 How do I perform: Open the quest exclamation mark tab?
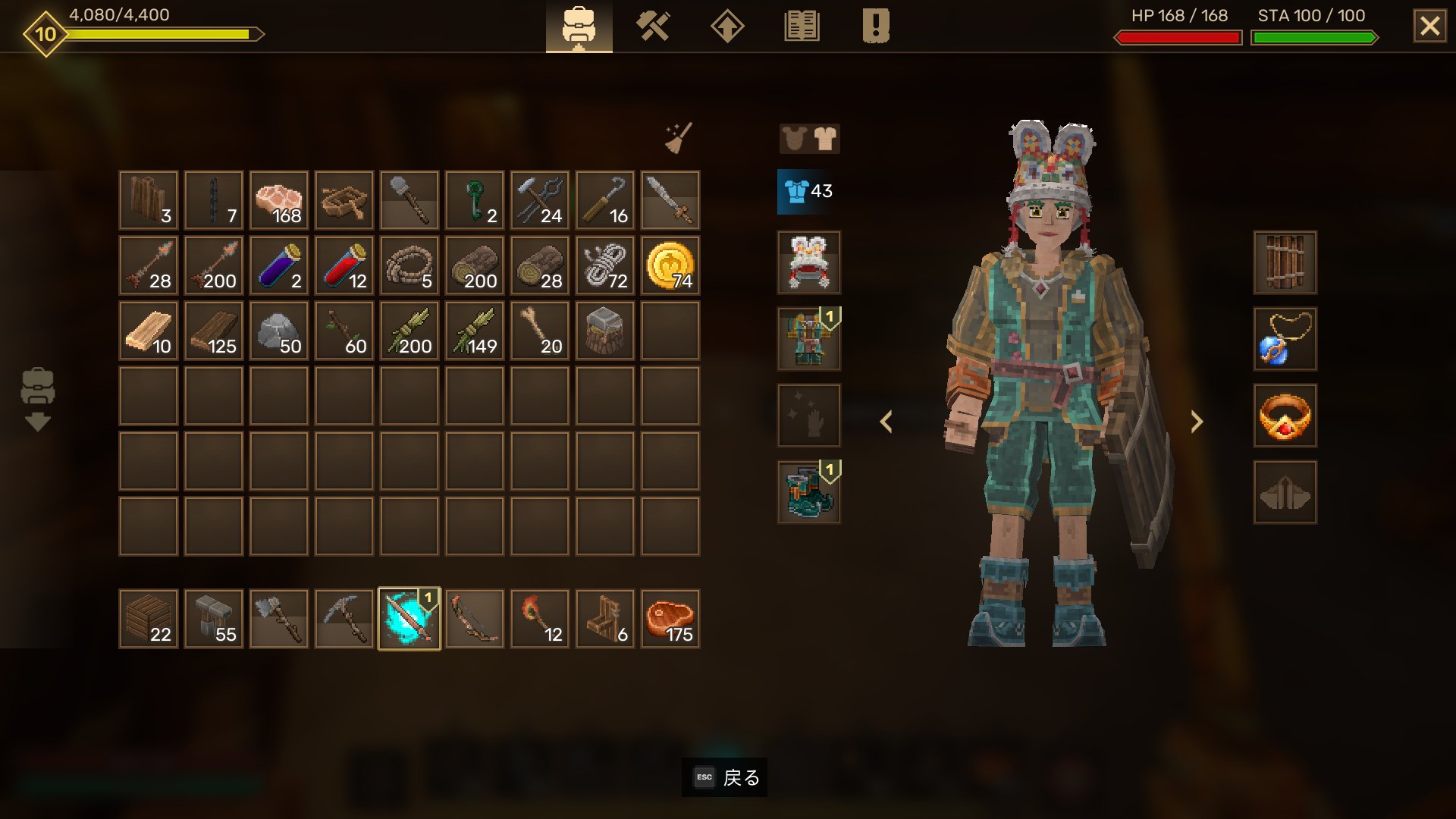876,27
